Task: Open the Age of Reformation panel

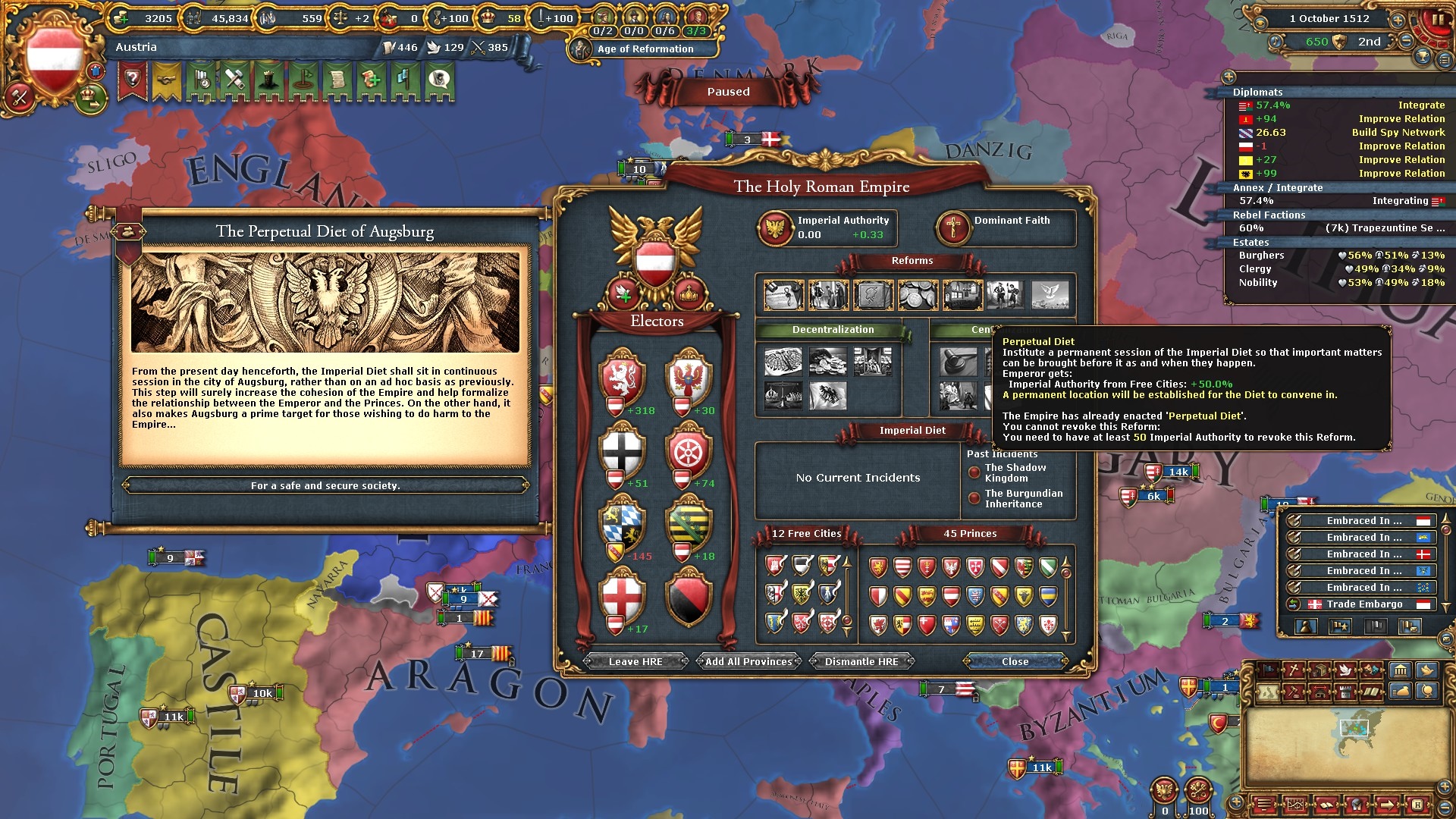Action: [x=645, y=49]
